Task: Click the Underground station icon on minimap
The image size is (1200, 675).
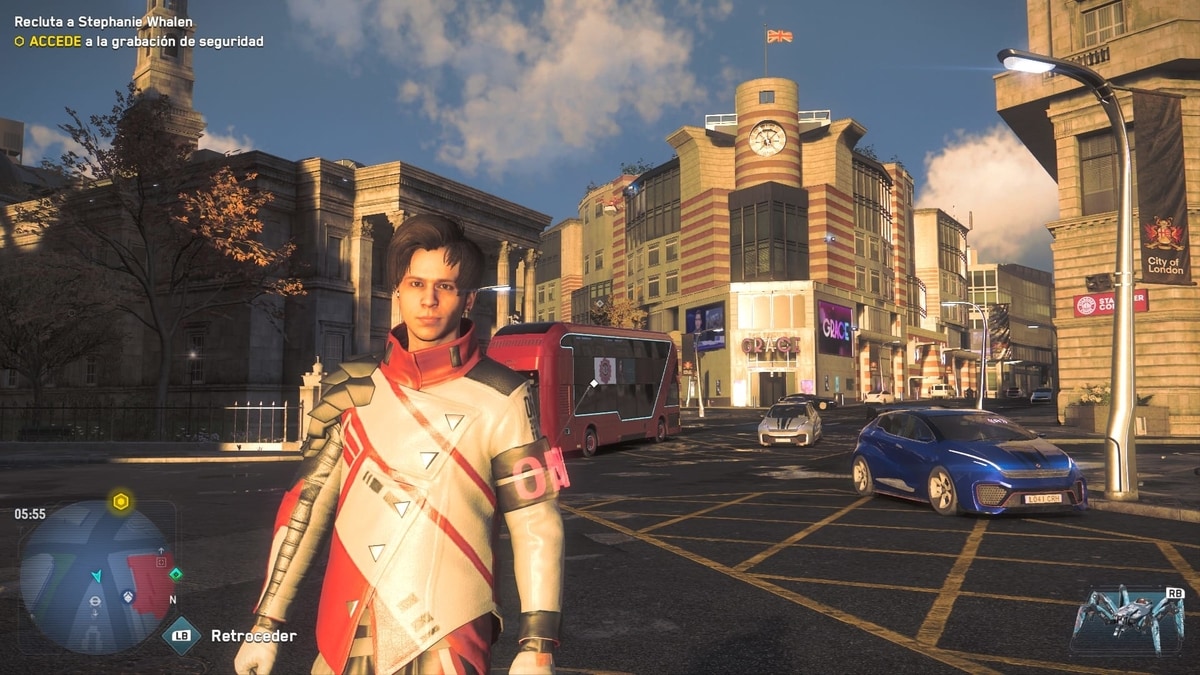Action: [94, 601]
